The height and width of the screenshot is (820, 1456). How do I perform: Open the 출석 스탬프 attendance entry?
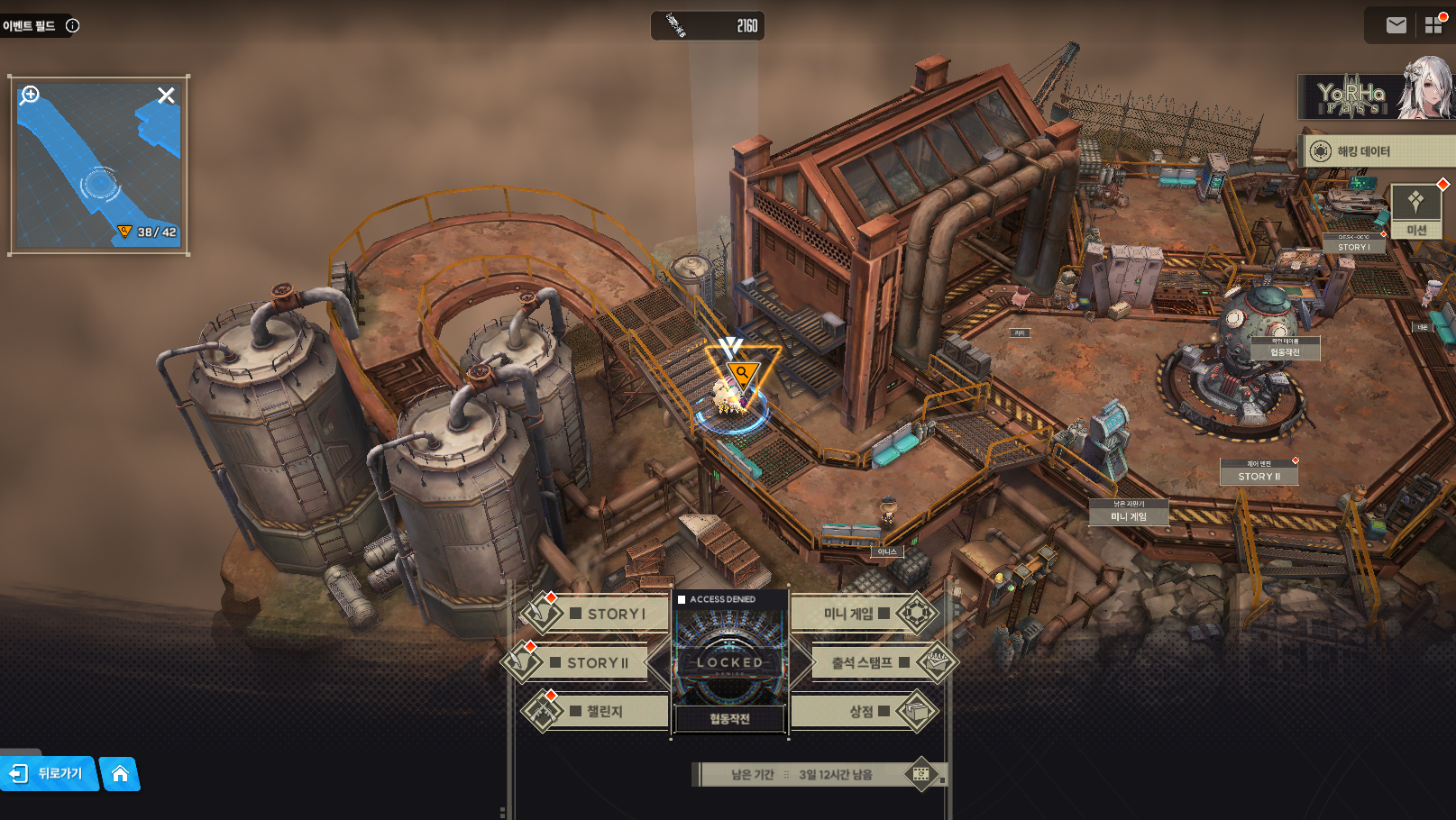(867, 662)
